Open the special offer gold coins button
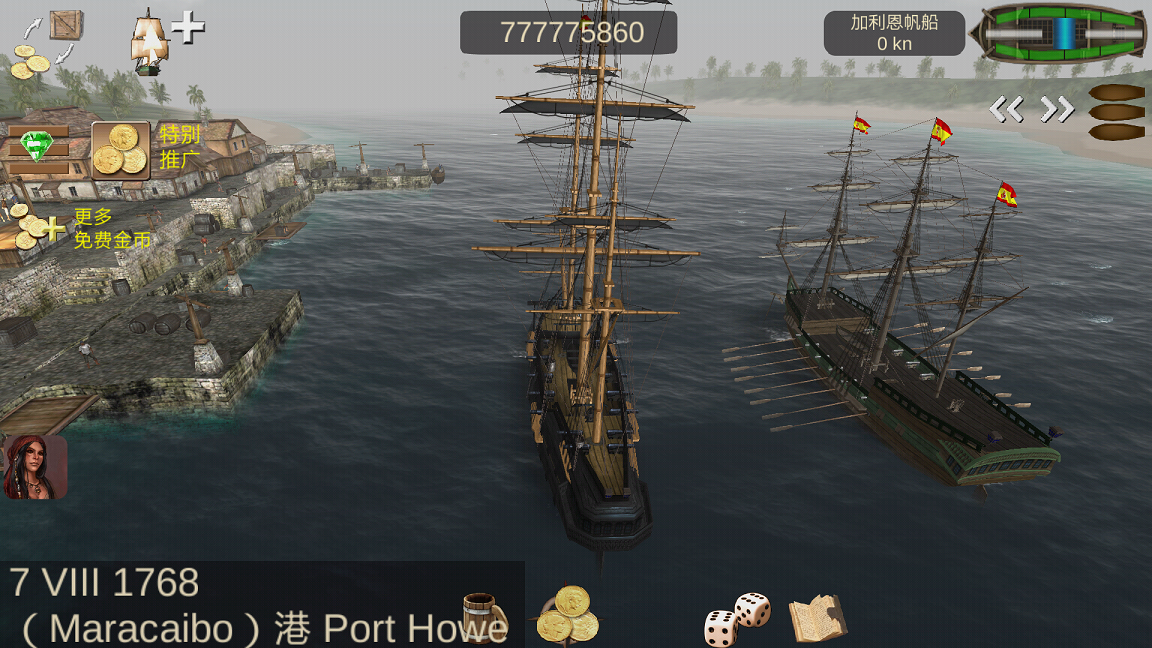 pyautogui.click(x=121, y=150)
